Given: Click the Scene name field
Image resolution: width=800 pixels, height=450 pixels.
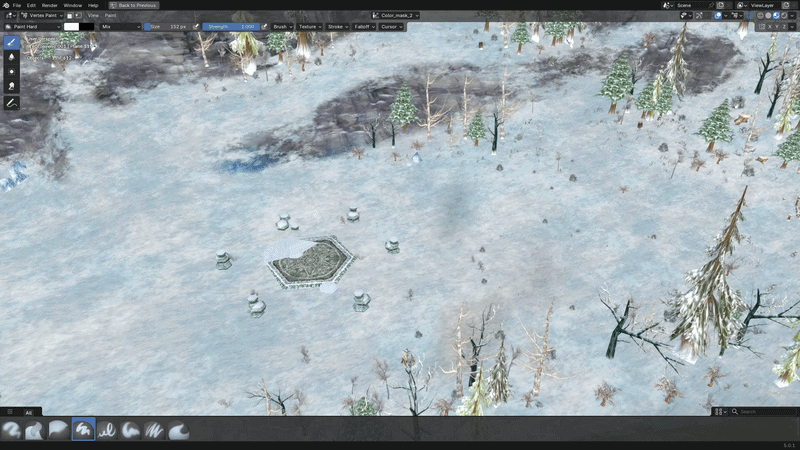Looking at the screenshot, I should click(x=690, y=5).
